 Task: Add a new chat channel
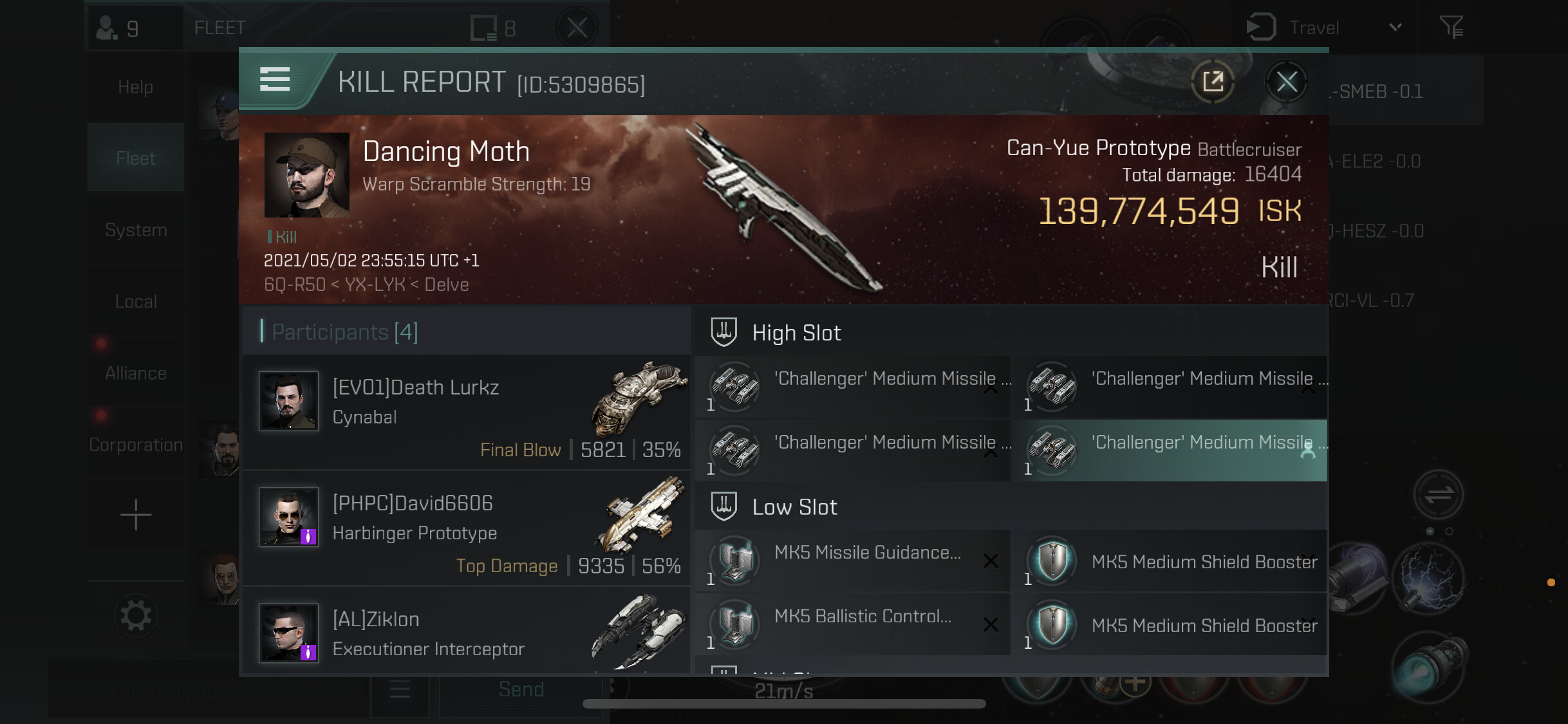point(136,515)
